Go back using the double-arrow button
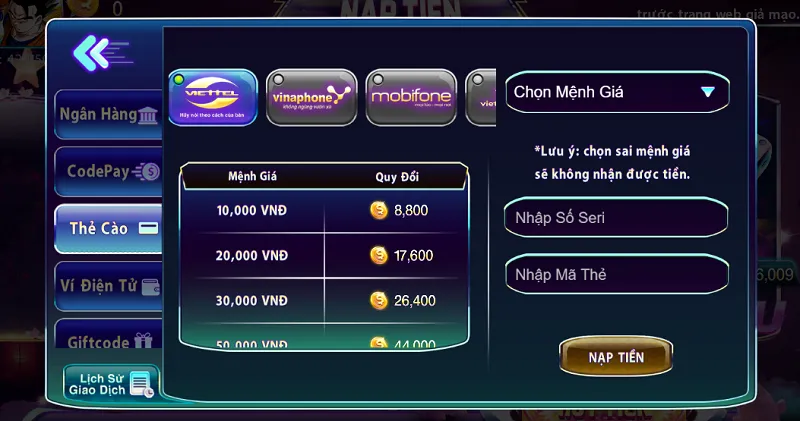Screen dimensions: 800x421 (x=100, y=51)
